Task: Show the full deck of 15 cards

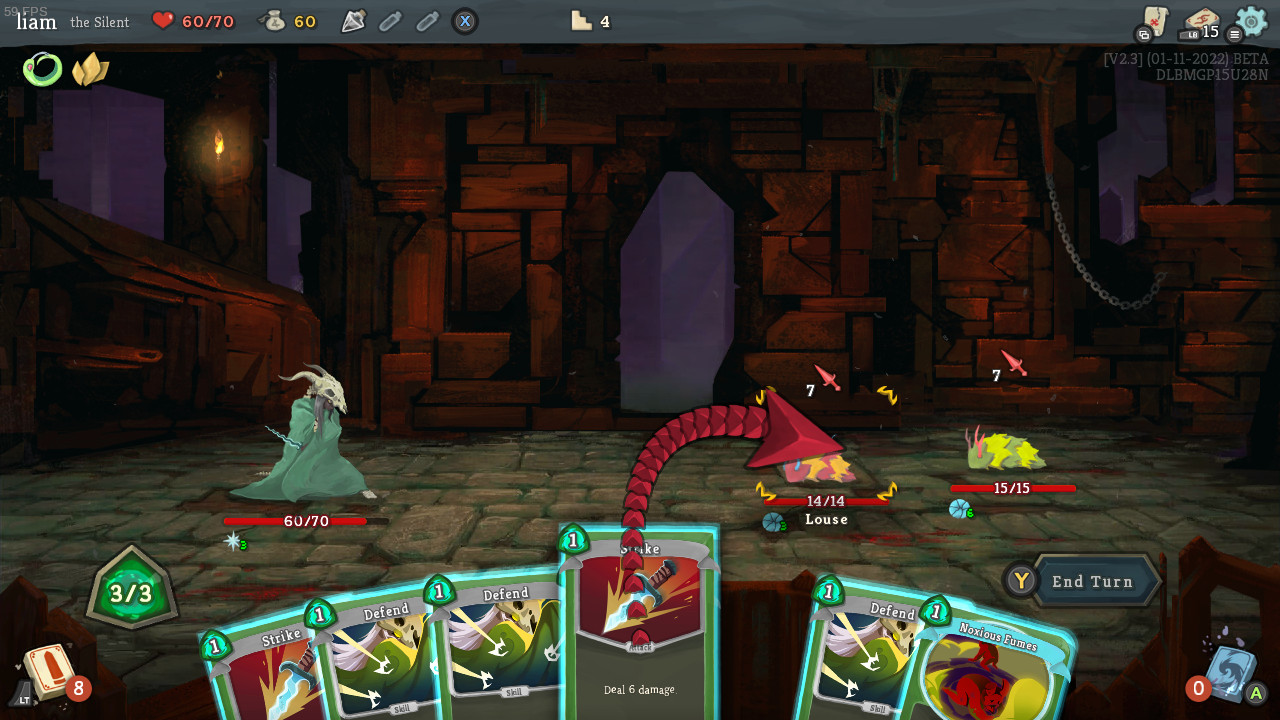Action: point(1203,22)
